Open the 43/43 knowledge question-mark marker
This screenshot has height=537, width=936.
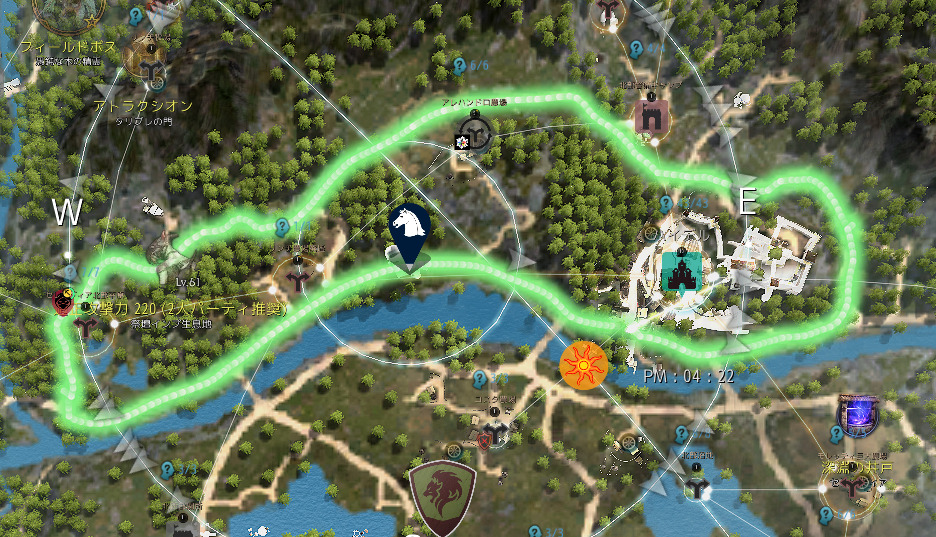click(667, 203)
